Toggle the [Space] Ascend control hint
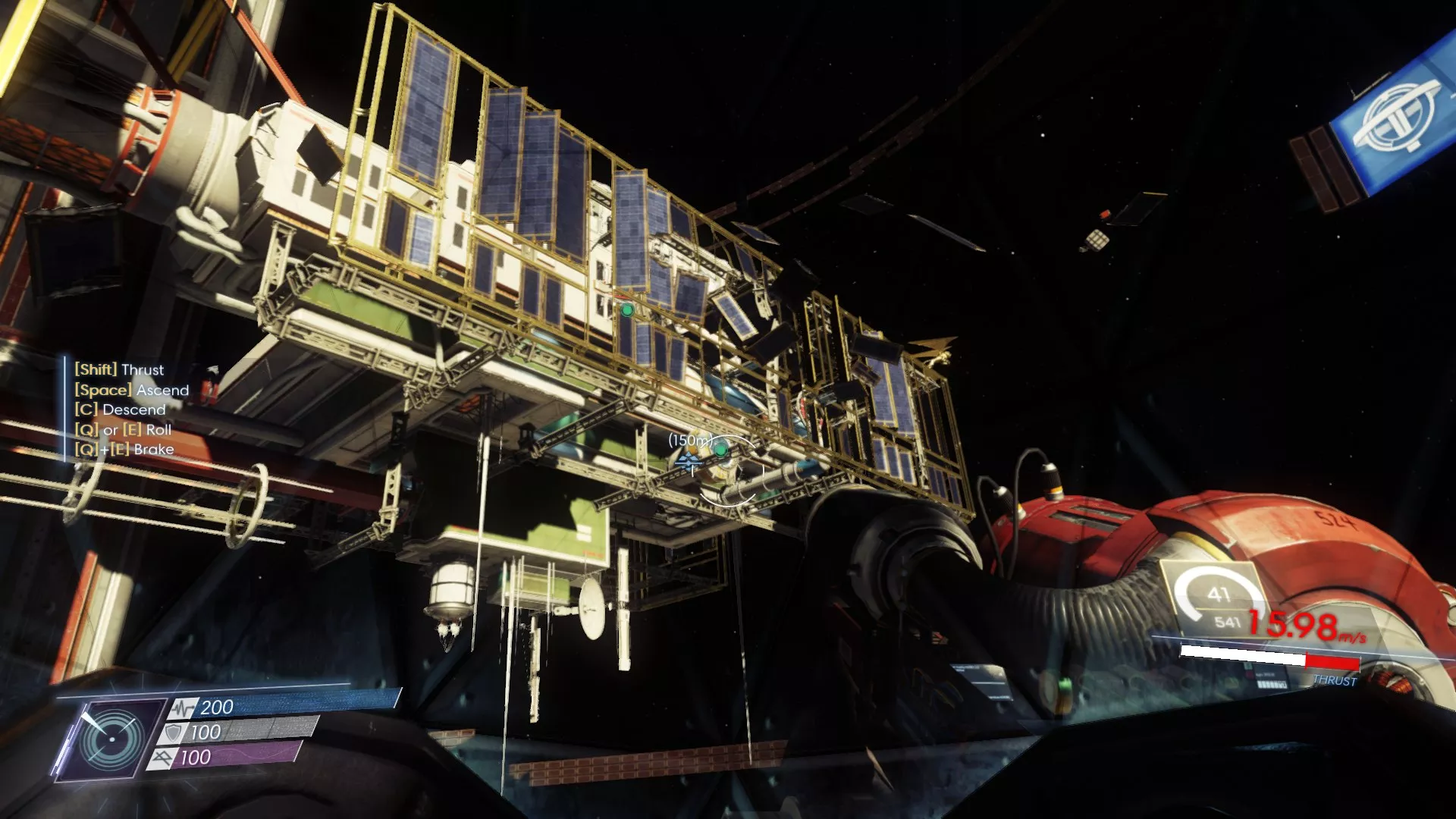 pos(131,390)
